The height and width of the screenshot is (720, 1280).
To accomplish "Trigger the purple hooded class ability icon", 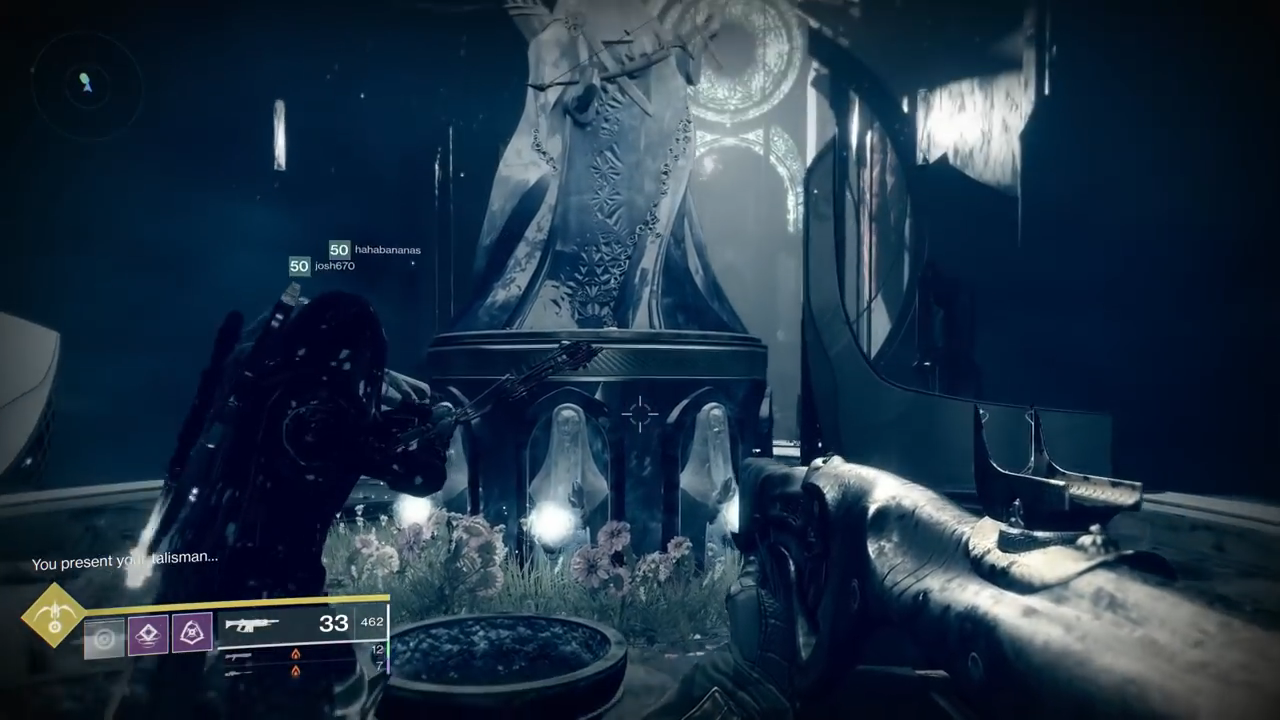I will click(x=192, y=633).
